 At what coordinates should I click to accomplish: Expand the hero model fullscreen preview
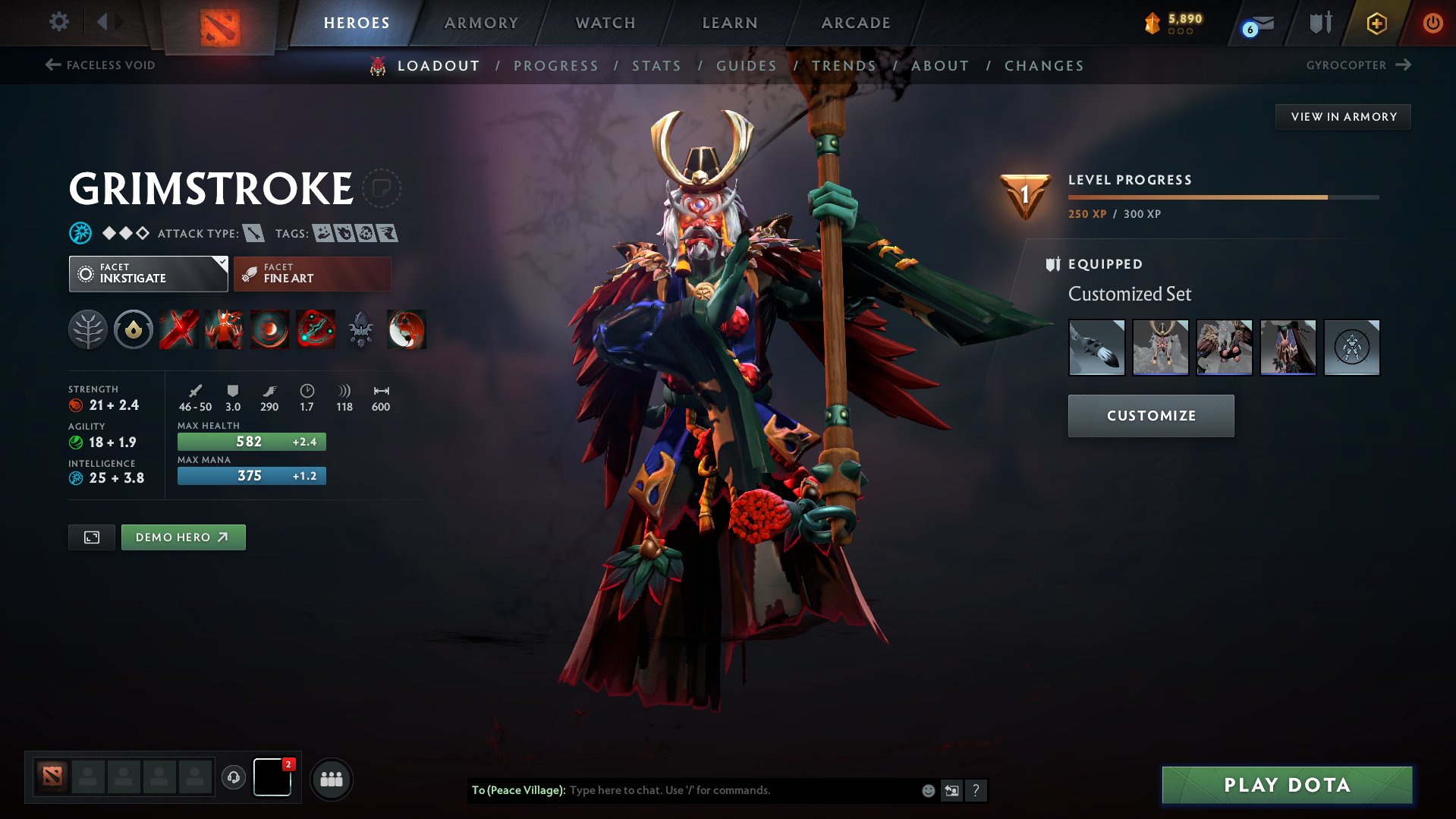click(x=91, y=537)
